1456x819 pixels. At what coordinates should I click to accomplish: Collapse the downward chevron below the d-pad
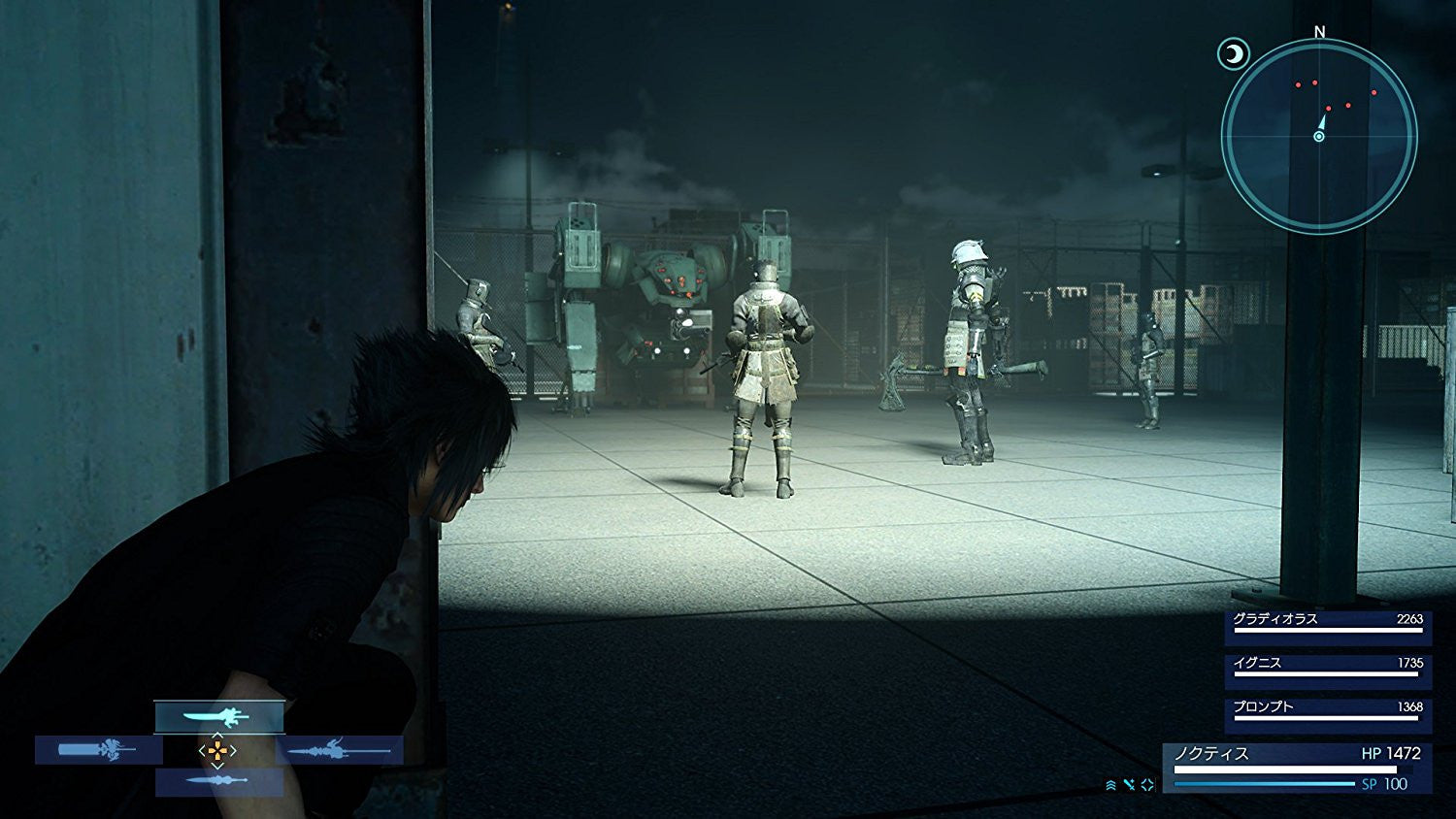click(x=215, y=765)
